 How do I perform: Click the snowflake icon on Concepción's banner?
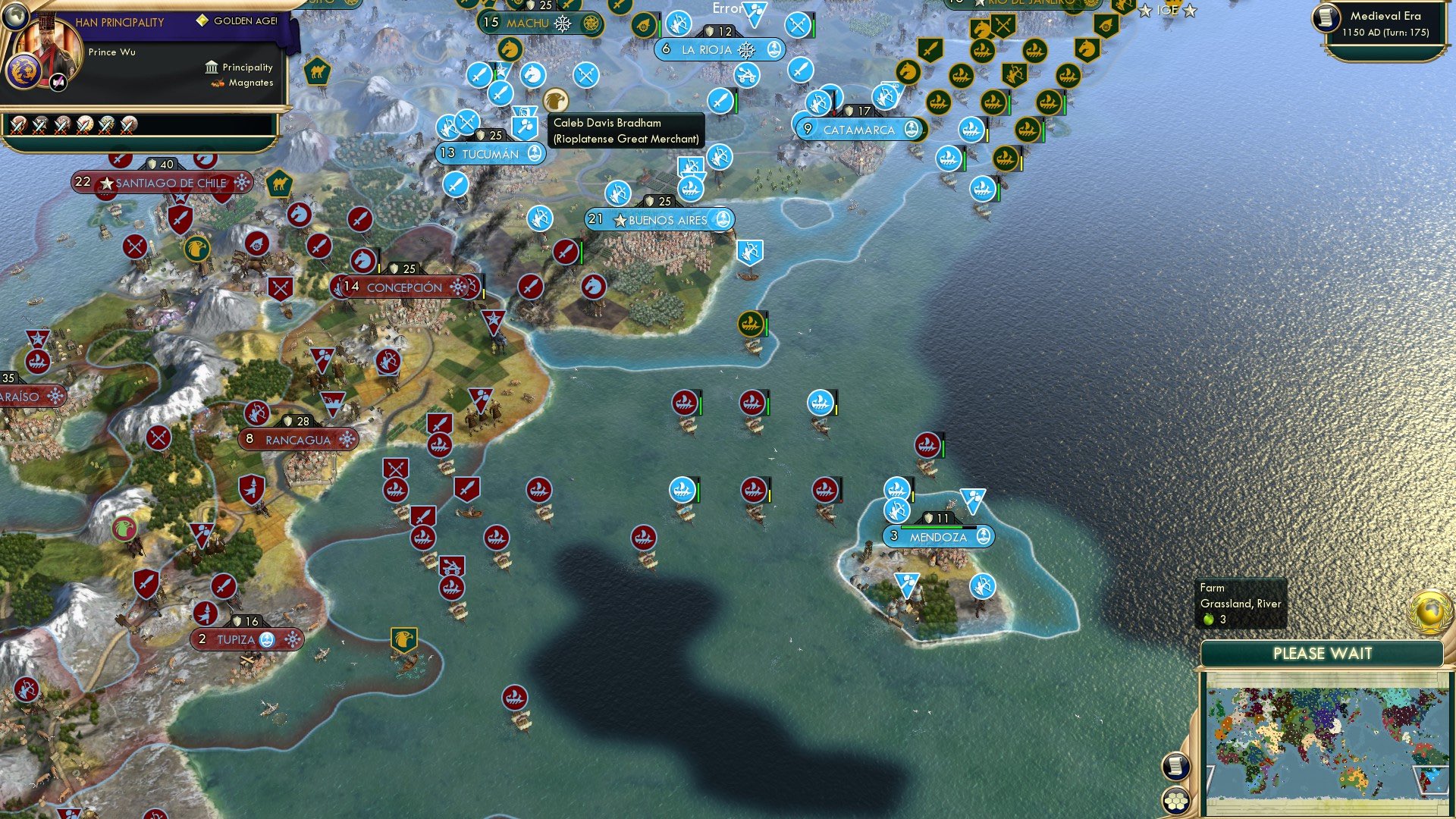pyautogui.click(x=457, y=287)
